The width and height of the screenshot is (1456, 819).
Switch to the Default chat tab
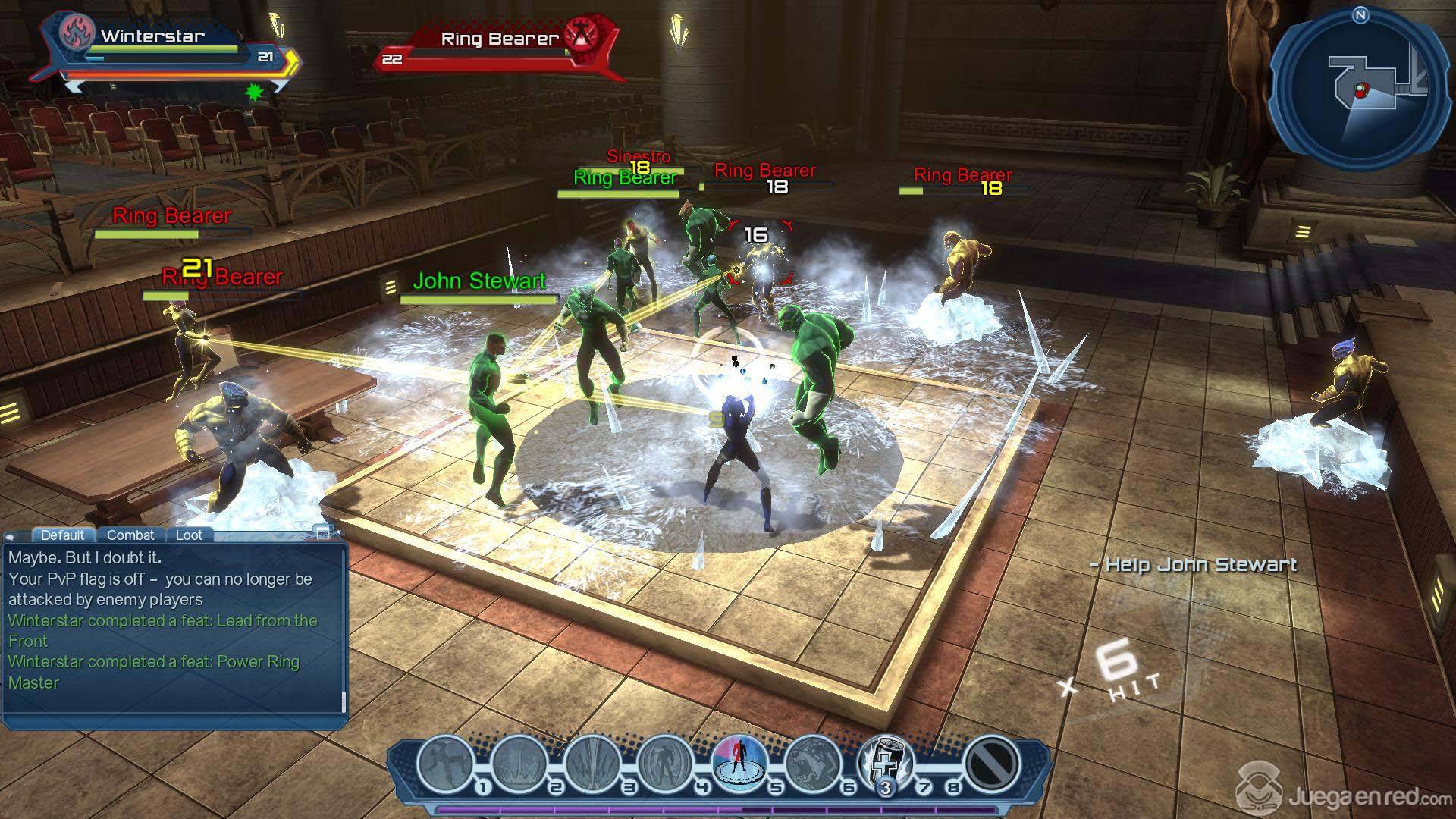coord(62,535)
